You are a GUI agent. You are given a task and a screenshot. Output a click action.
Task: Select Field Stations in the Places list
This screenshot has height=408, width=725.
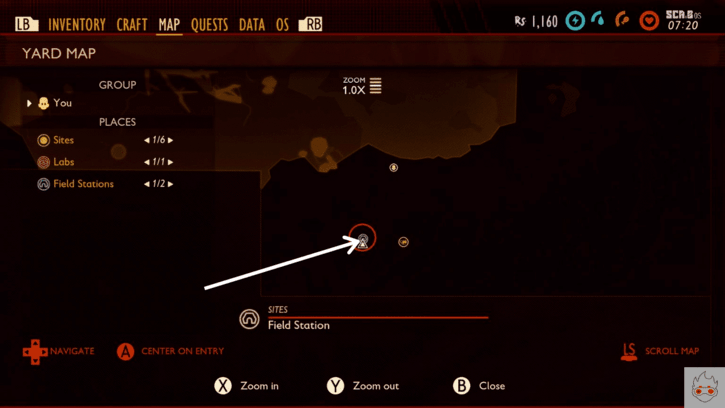(83, 184)
